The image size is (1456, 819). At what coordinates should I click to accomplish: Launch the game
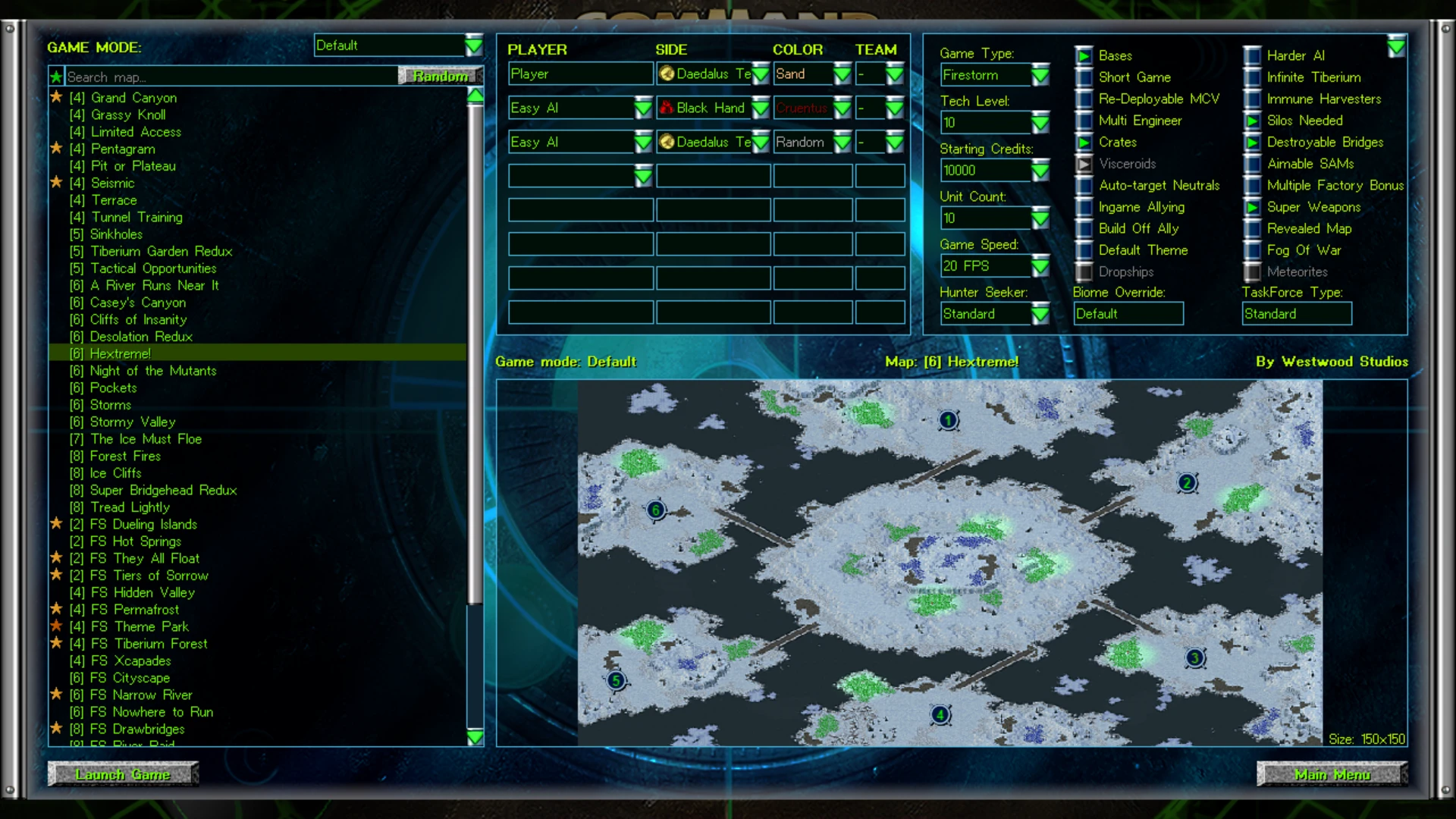pyautogui.click(x=123, y=774)
